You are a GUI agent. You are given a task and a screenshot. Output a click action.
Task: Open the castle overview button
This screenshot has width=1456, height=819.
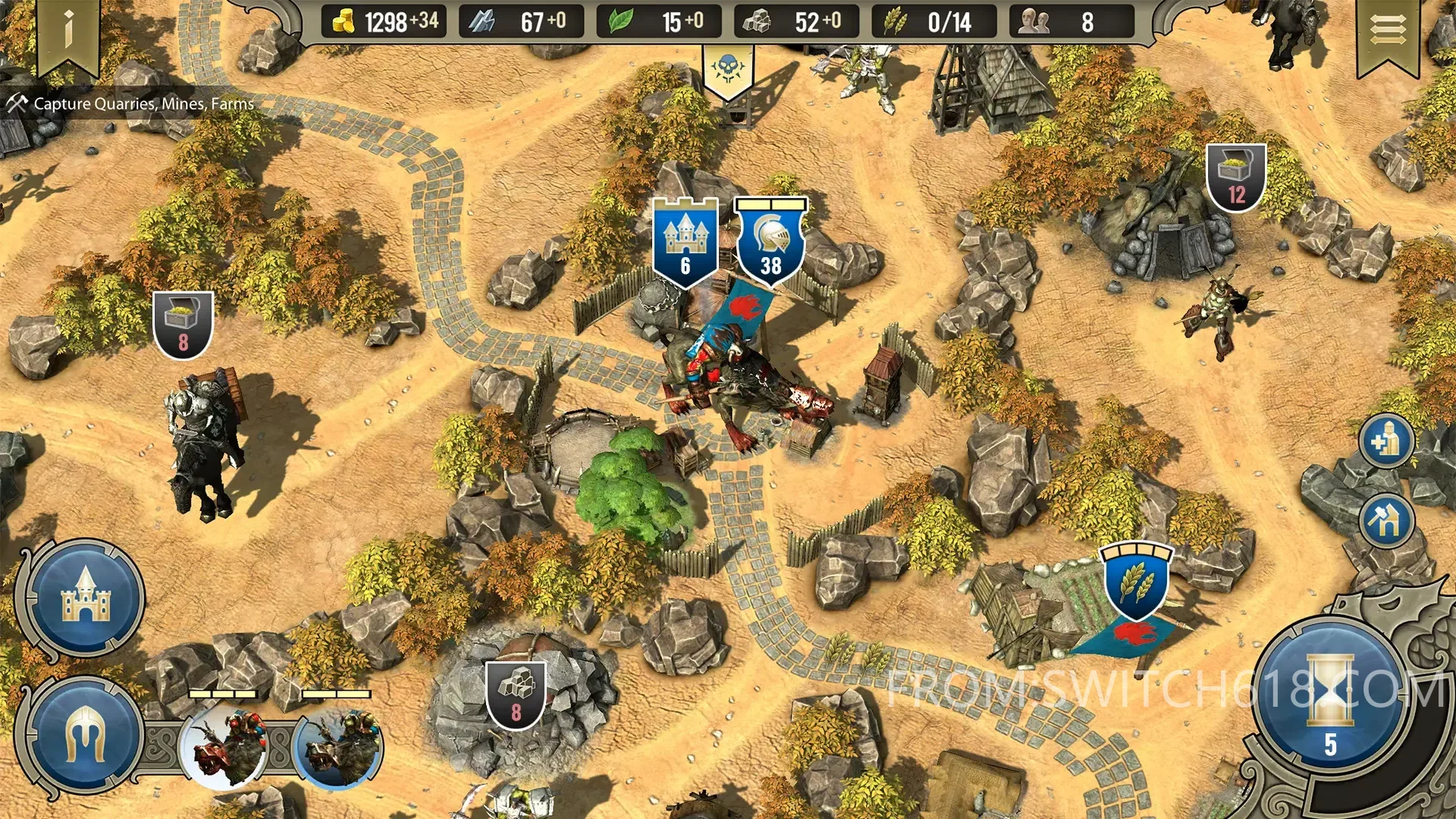click(86, 598)
